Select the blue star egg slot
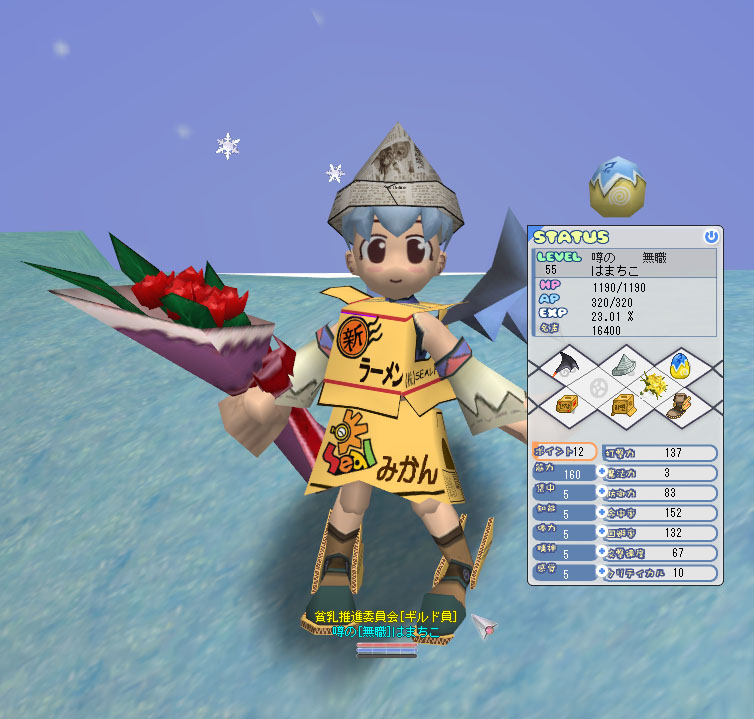The image size is (754, 719). (682, 364)
